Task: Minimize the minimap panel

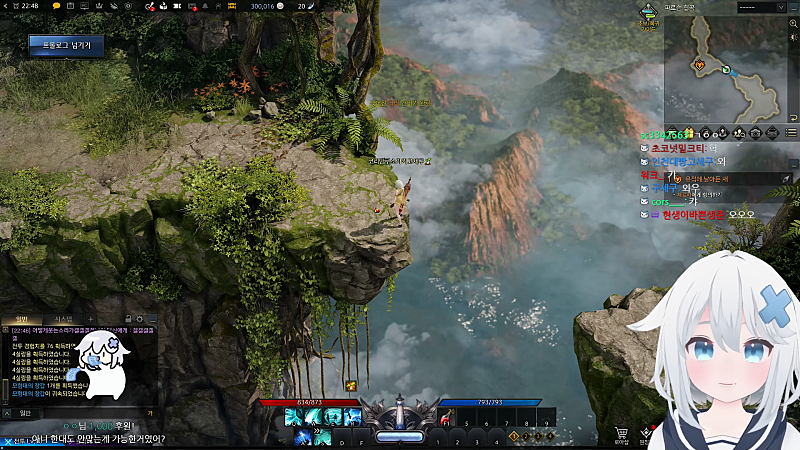Action: (x=792, y=7)
